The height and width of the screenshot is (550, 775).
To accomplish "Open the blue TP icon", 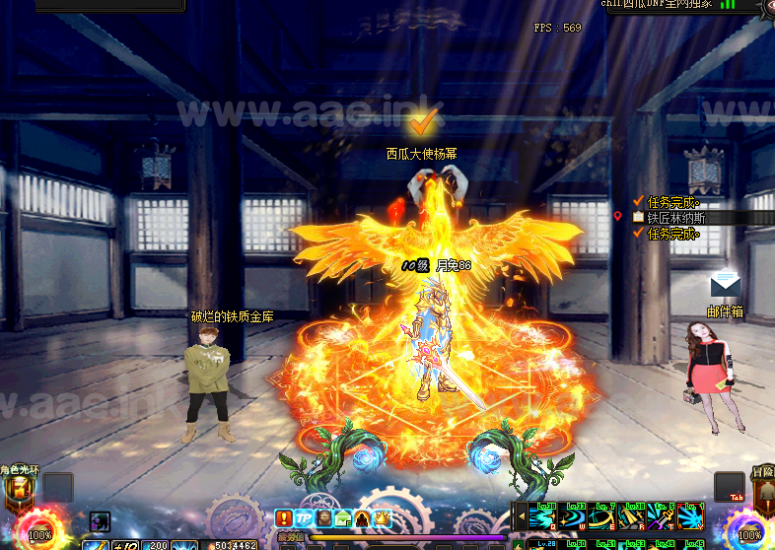I will coord(303,518).
